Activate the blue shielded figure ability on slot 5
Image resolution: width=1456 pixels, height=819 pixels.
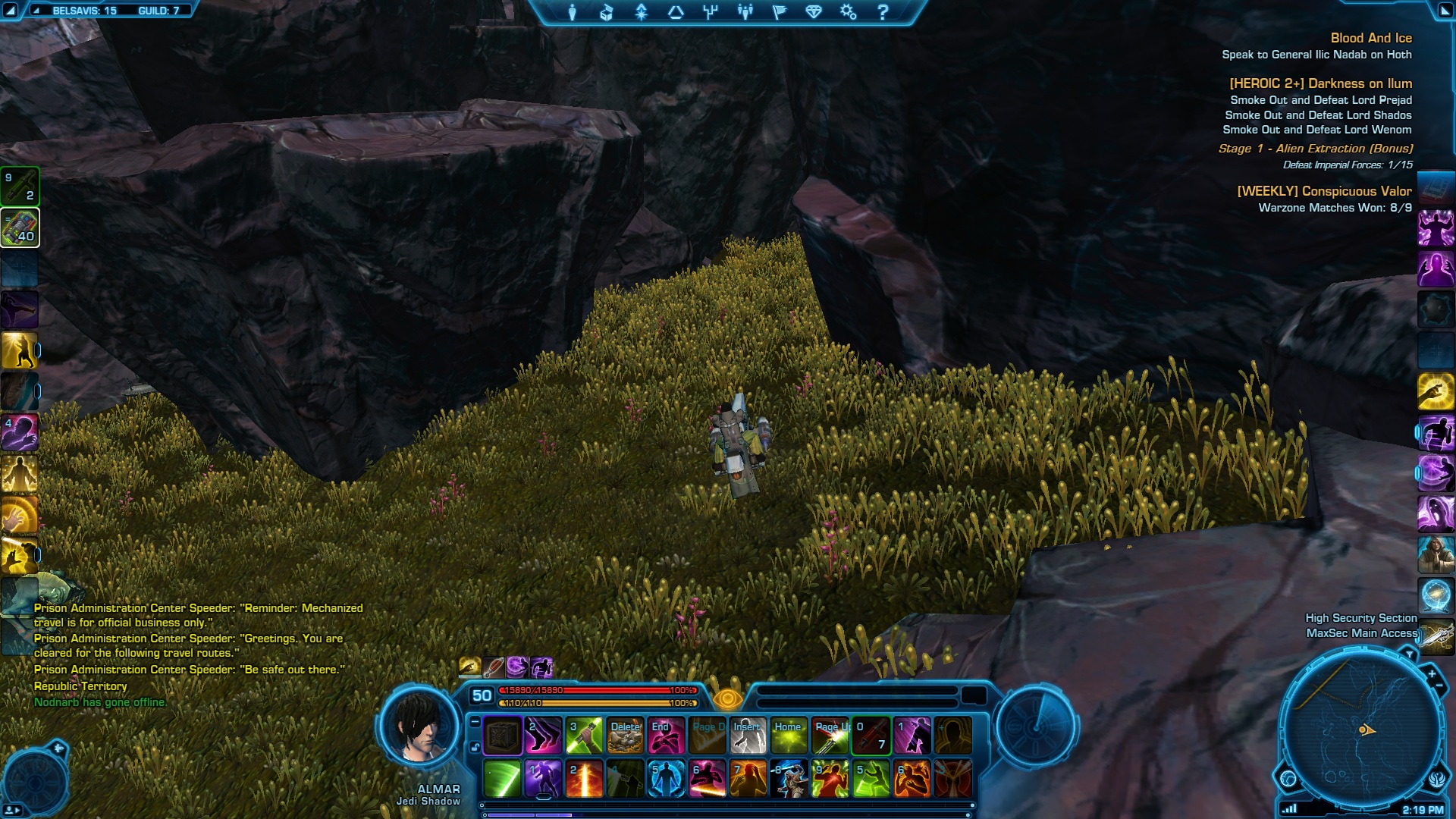click(x=666, y=780)
